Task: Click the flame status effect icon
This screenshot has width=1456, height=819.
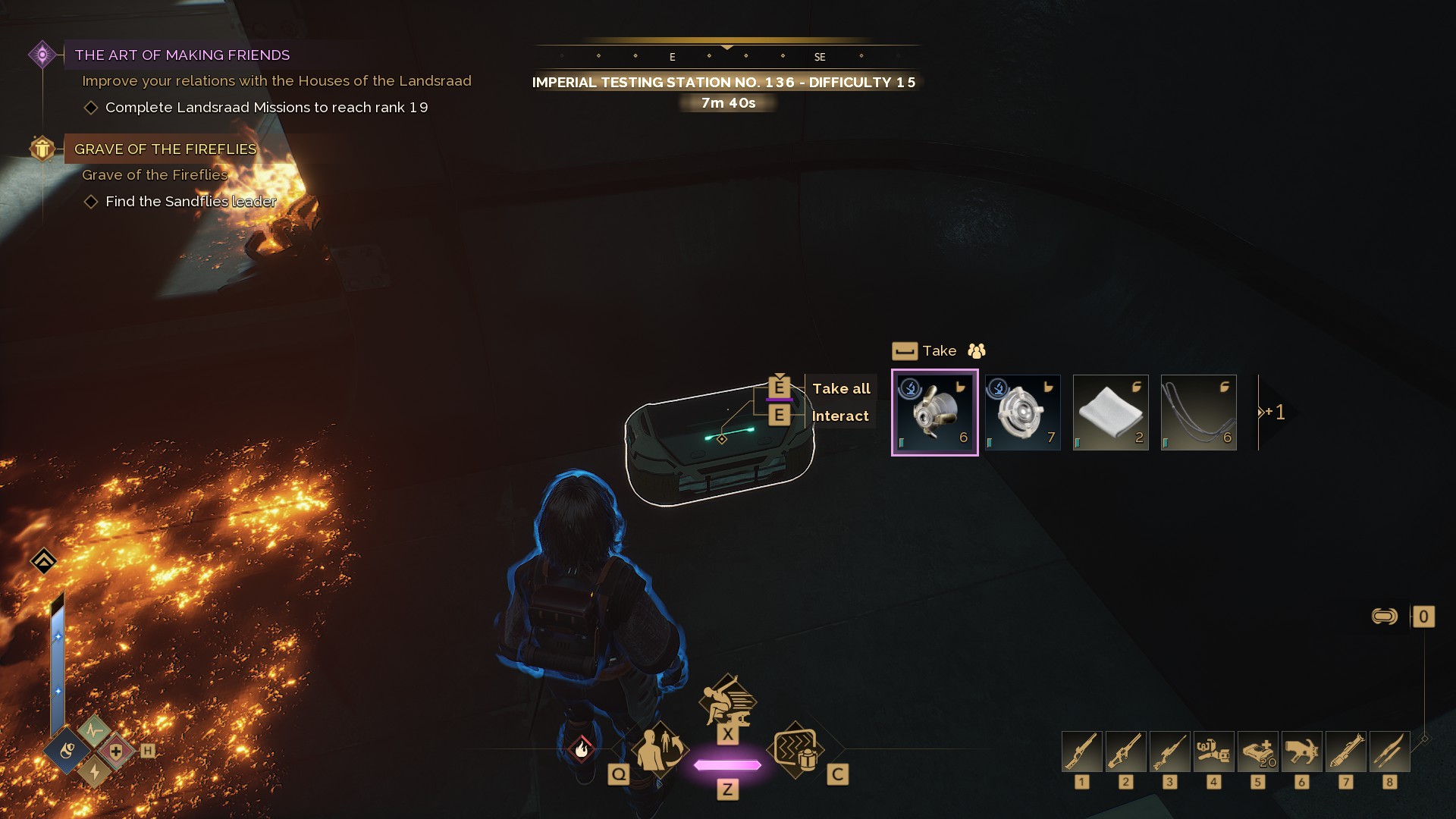Action: pyautogui.click(x=582, y=750)
